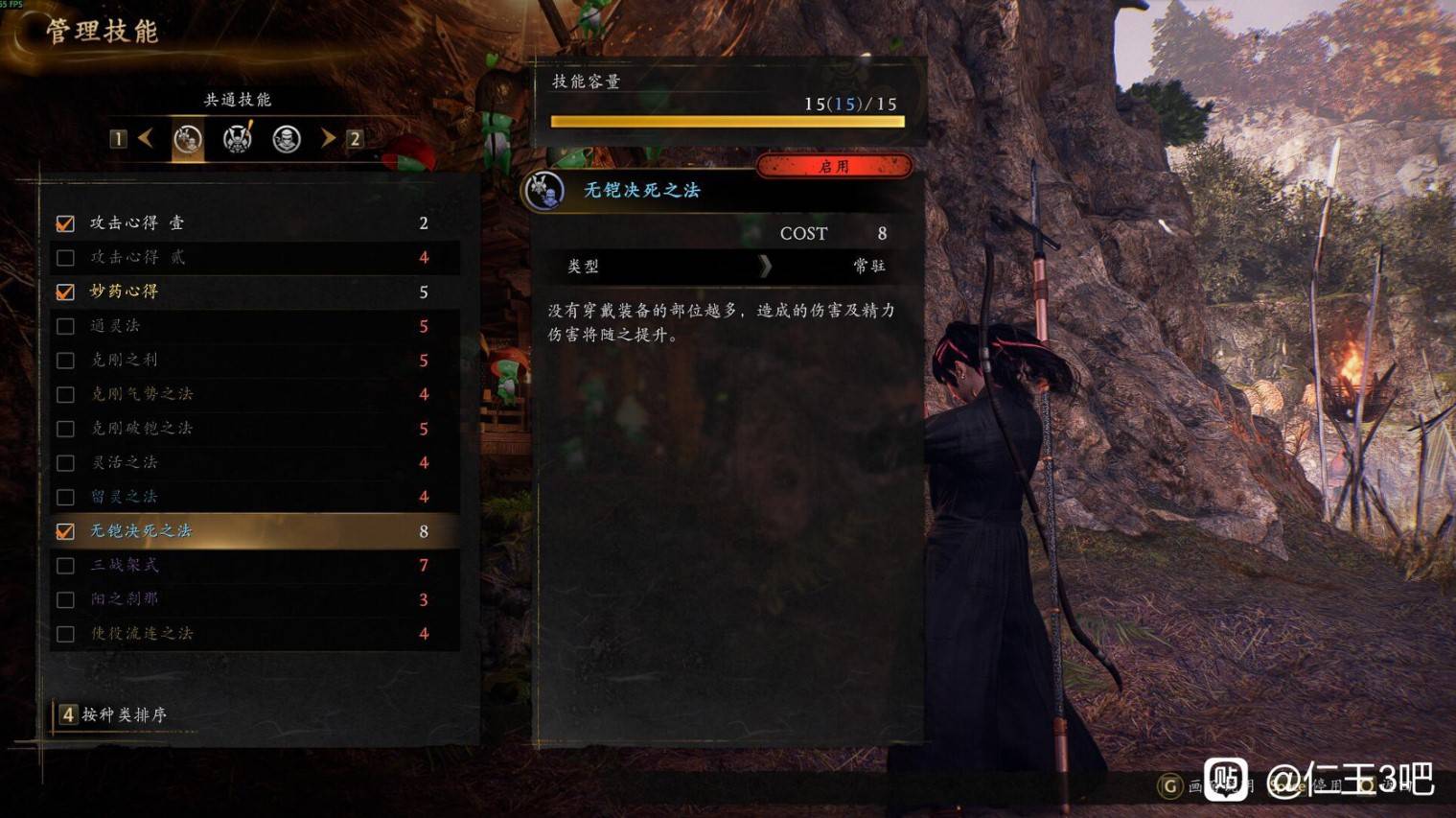The image size is (1456, 818).
Task: Uncheck the 攻击心得 壹 skill
Action: [65, 223]
